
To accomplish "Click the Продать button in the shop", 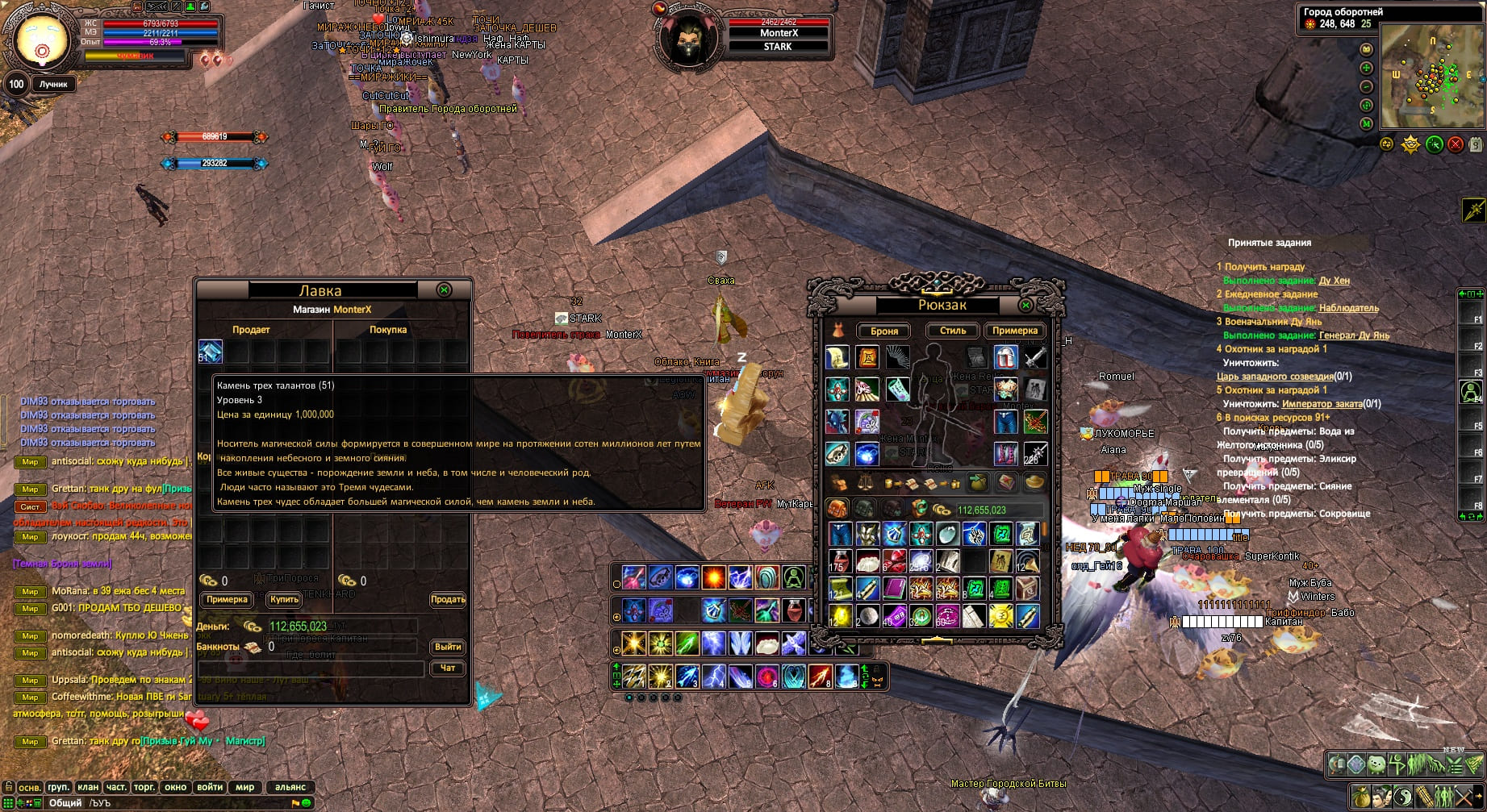I will click(447, 599).
